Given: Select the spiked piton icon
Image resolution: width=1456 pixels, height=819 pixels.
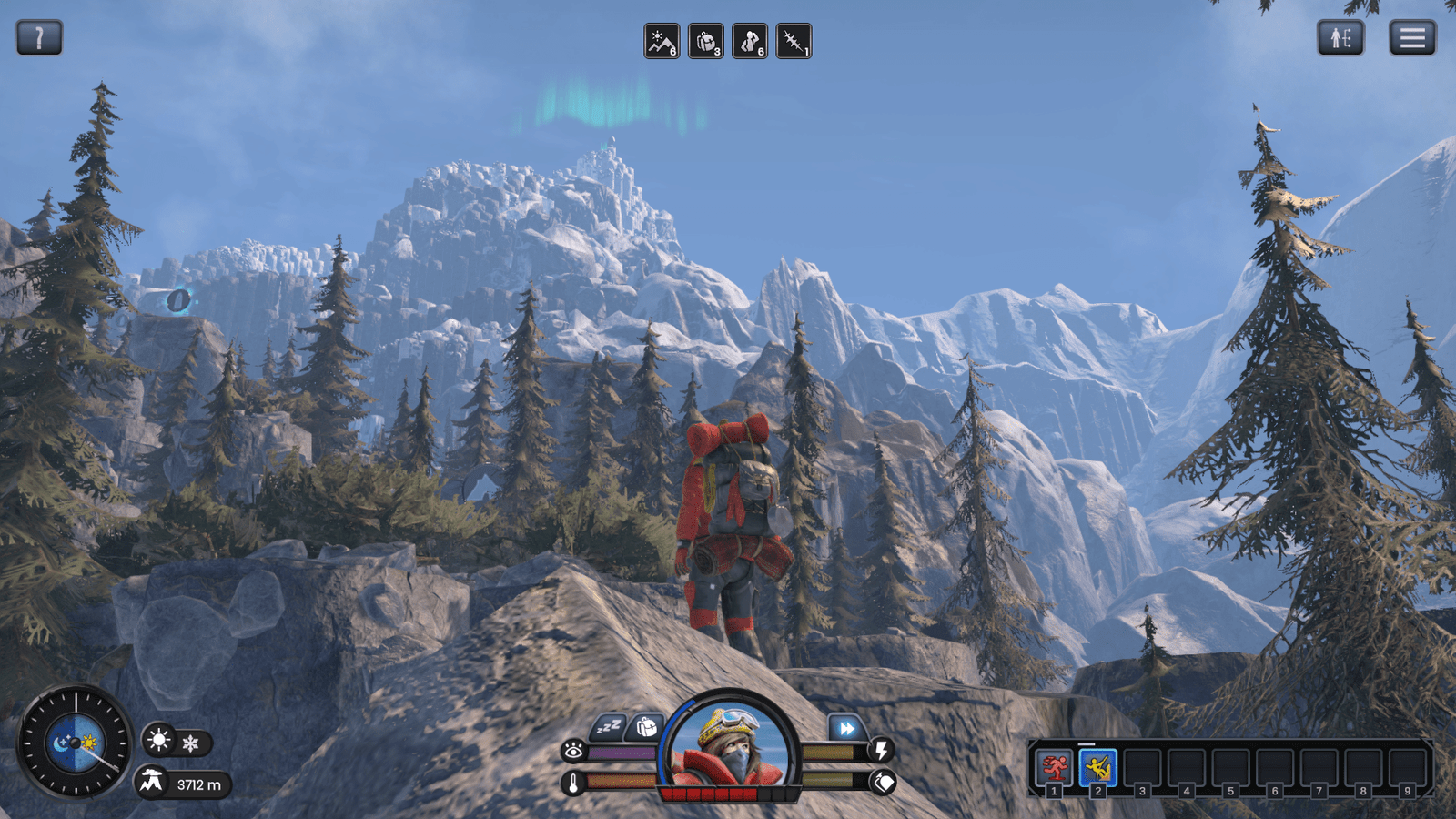Looking at the screenshot, I should pyautogui.click(x=794, y=42).
